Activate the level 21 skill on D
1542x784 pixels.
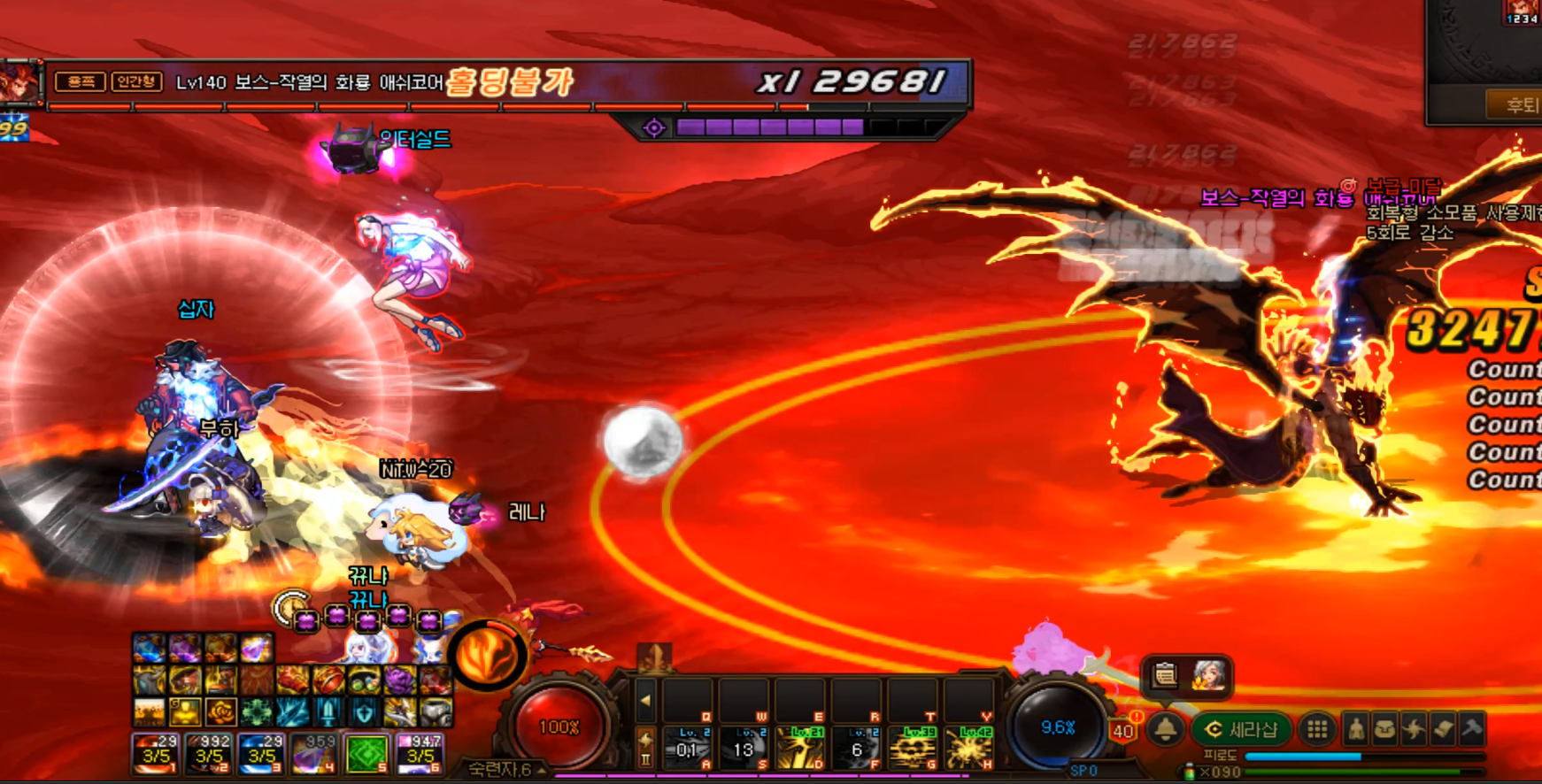point(800,749)
